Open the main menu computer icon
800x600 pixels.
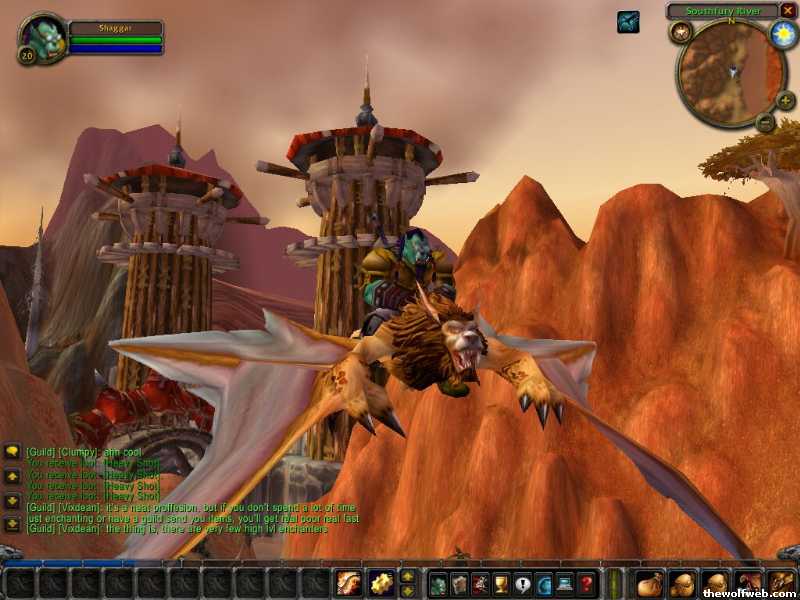tap(566, 583)
